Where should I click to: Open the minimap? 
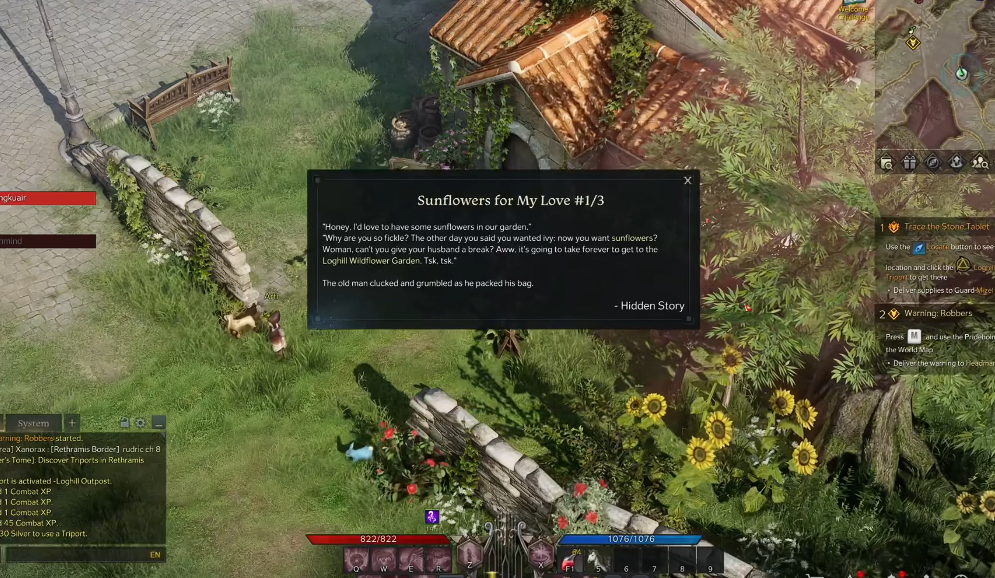(935, 75)
